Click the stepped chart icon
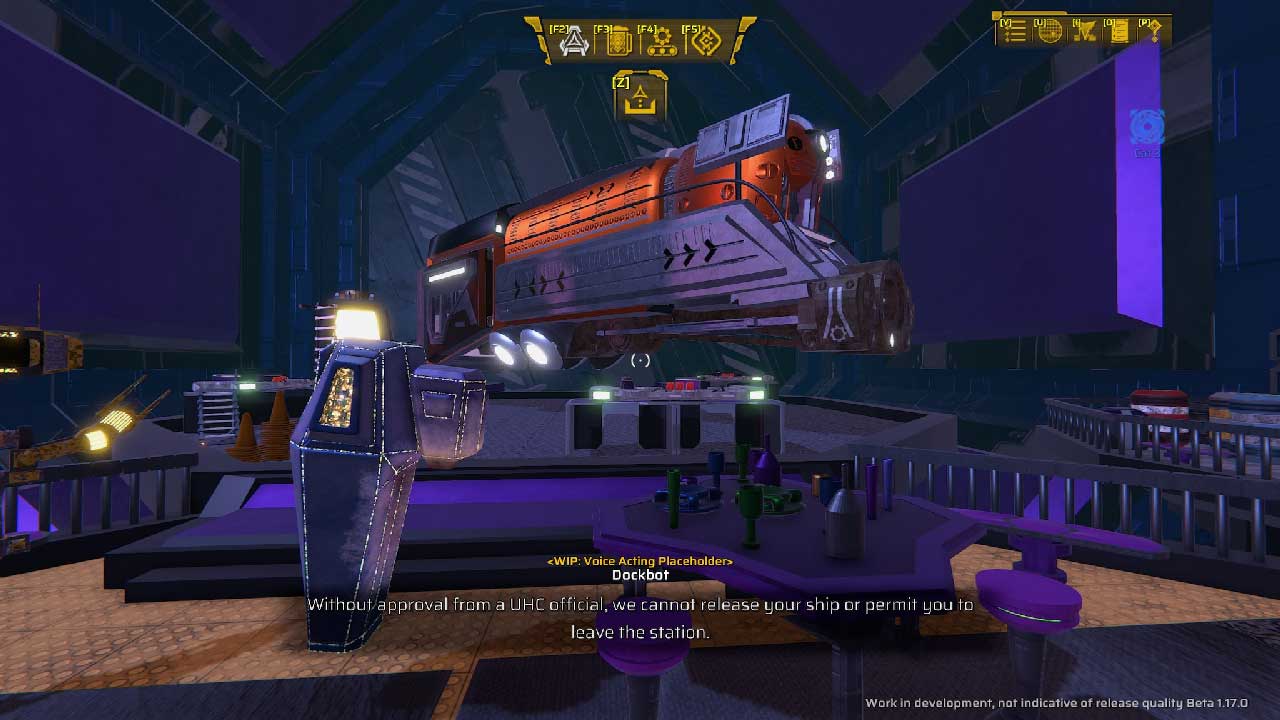1280x720 pixels. point(1084,32)
